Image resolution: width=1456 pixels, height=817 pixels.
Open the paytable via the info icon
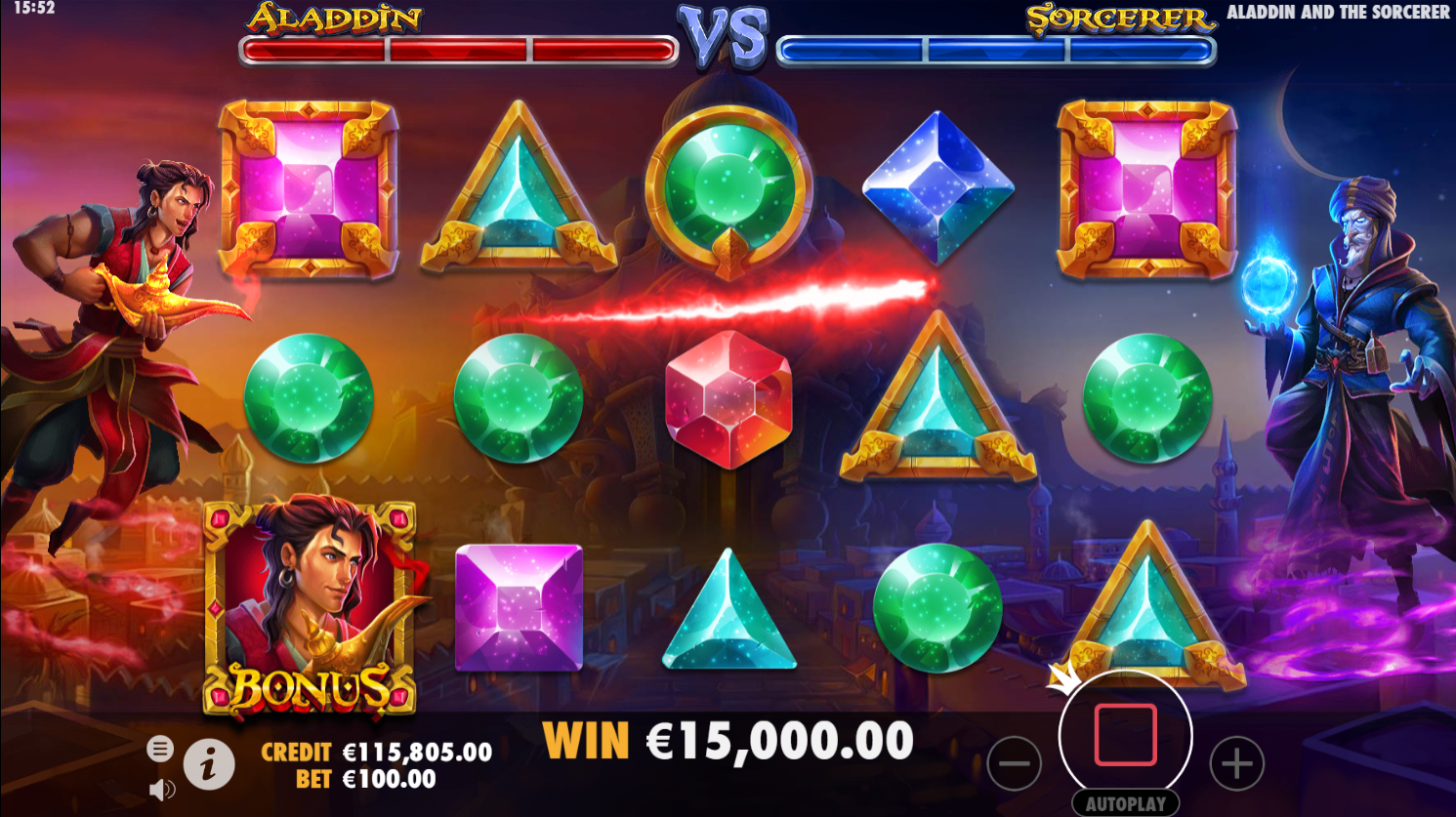click(208, 765)
